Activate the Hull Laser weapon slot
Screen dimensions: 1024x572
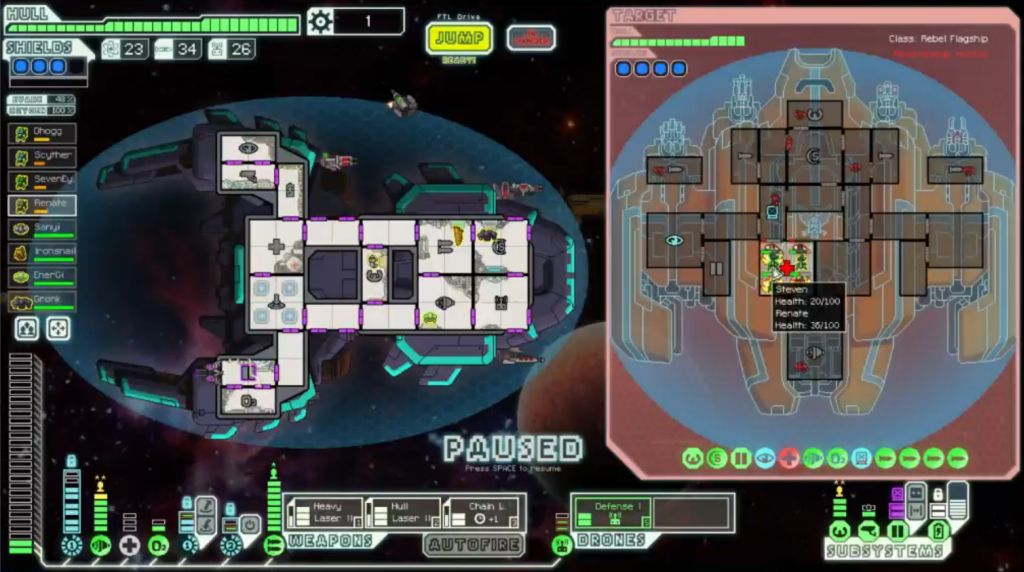(402, 513)
